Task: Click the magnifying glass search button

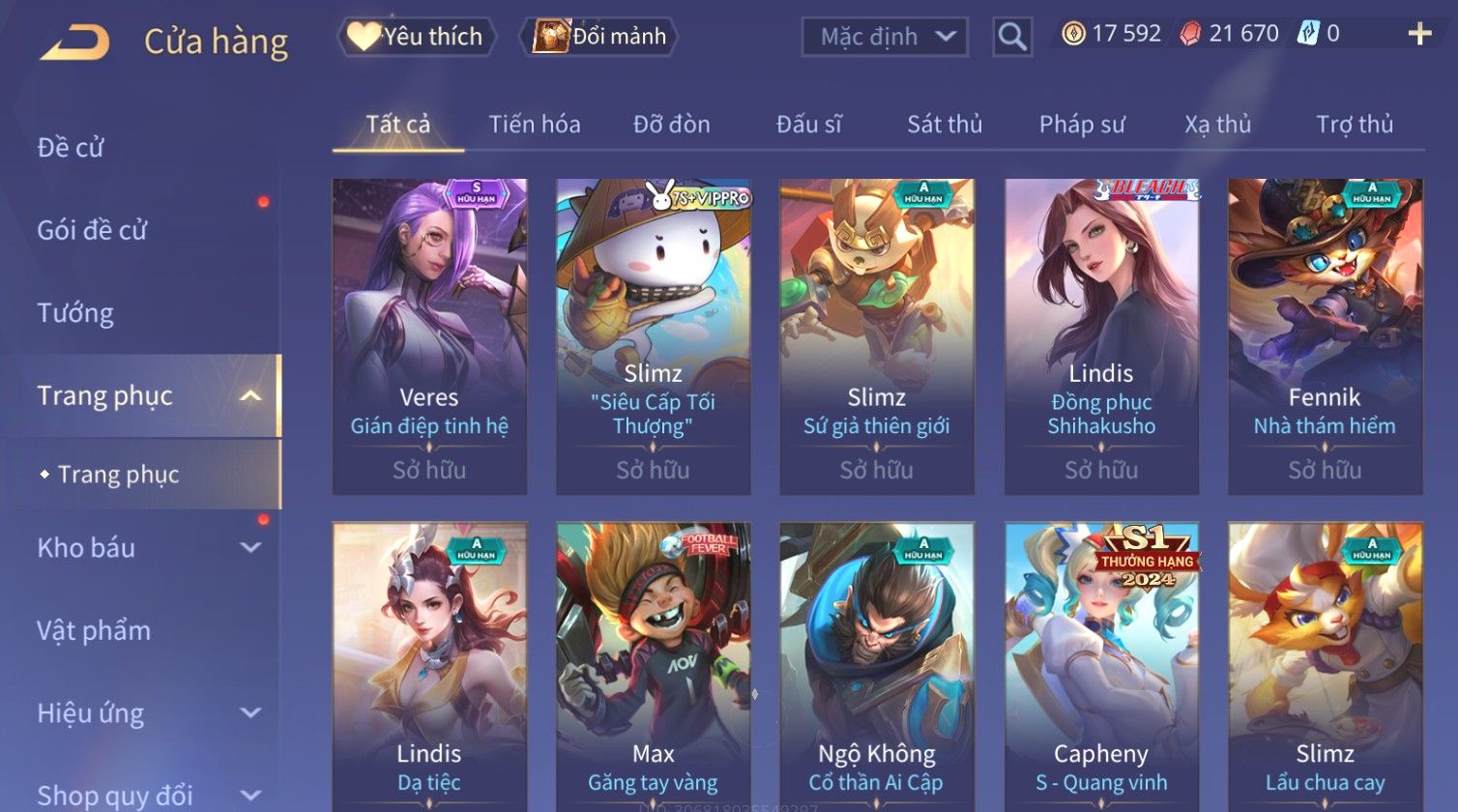Action: coord(1012,37)
